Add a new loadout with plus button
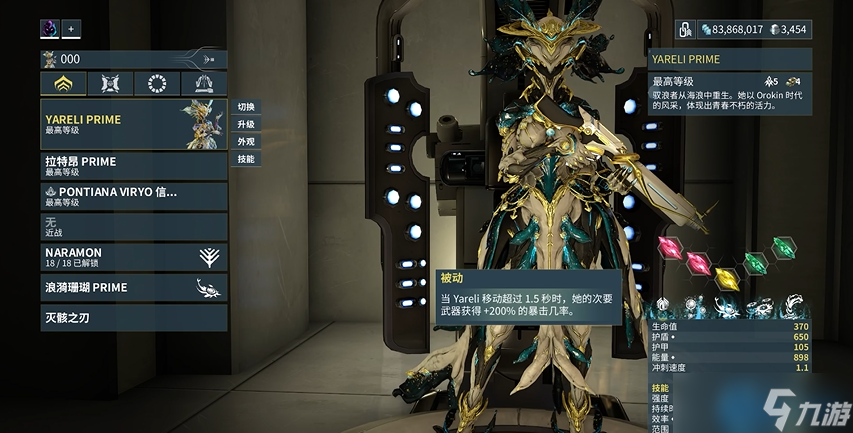 tap(71, 28)
